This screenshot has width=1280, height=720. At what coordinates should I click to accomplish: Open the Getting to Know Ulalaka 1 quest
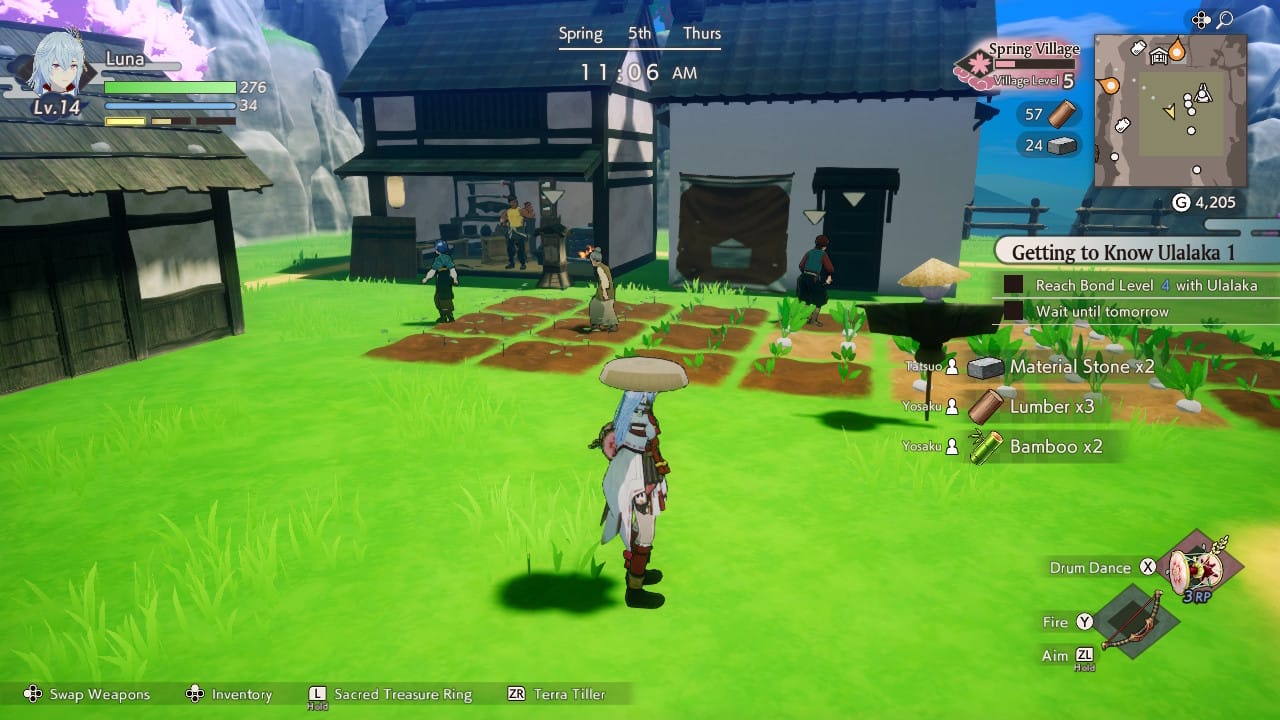[x=1123, y=253]
